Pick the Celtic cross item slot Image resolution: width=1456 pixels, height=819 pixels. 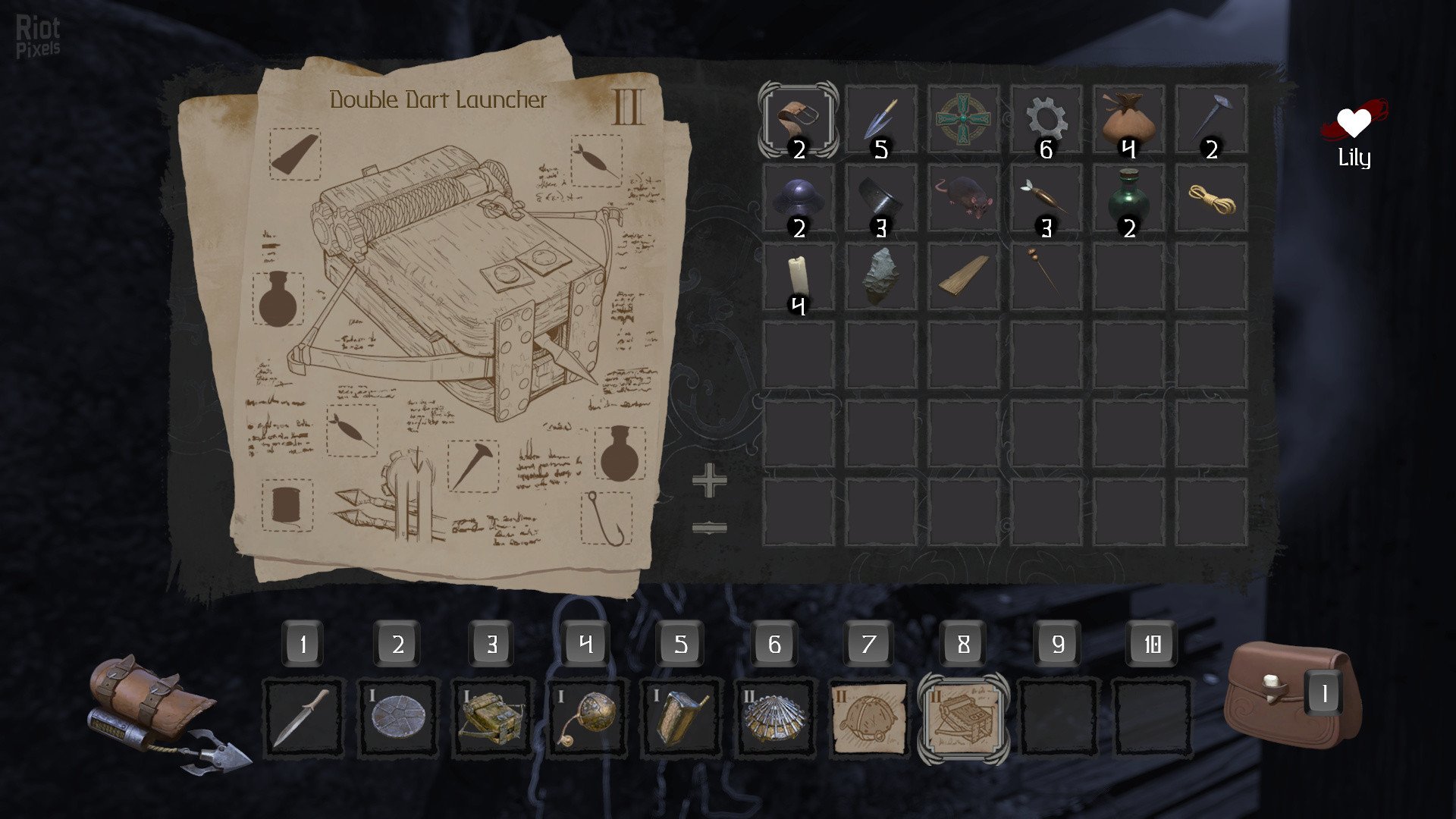963,120
